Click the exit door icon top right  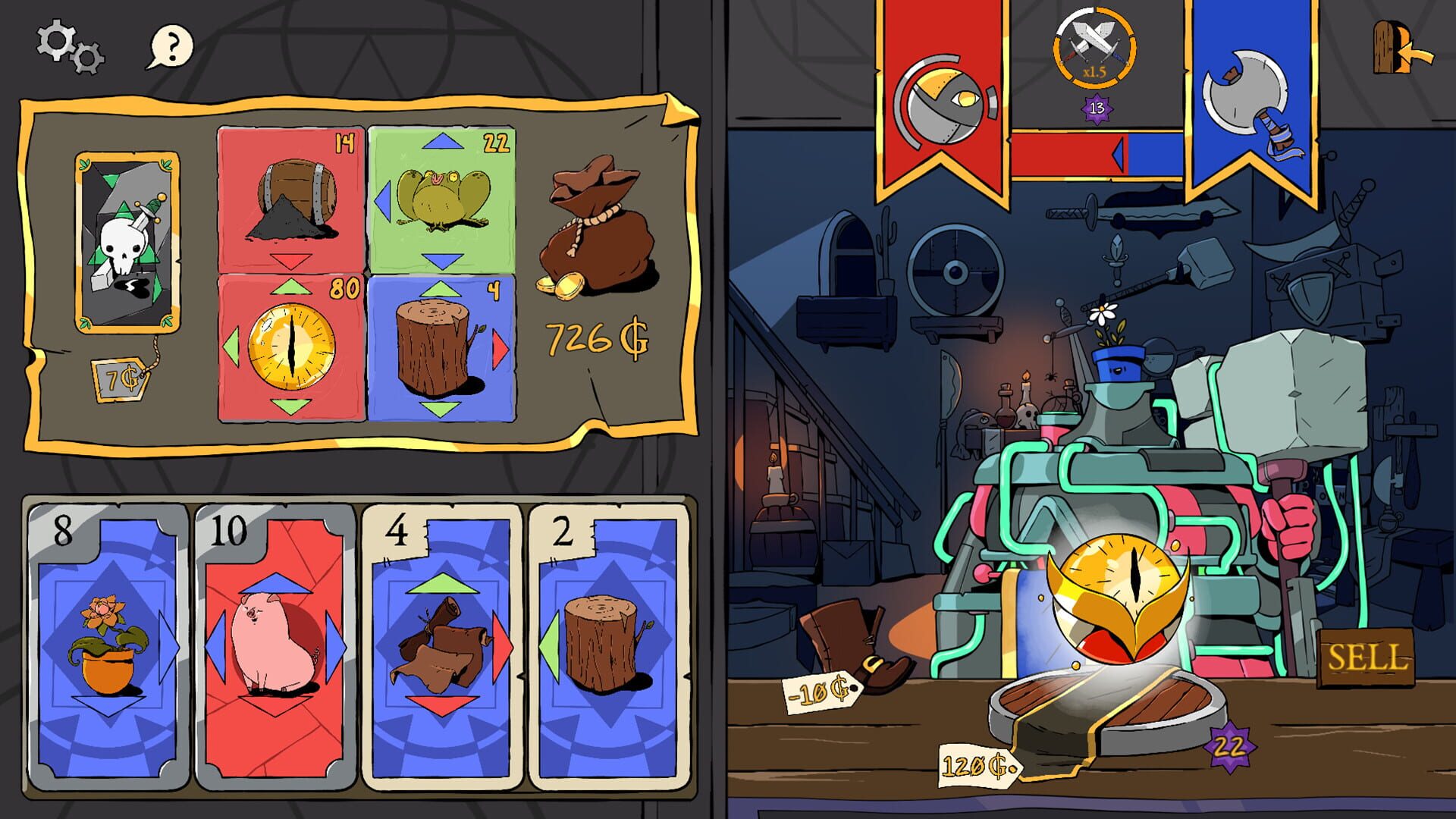click(x=1394, y=45)
